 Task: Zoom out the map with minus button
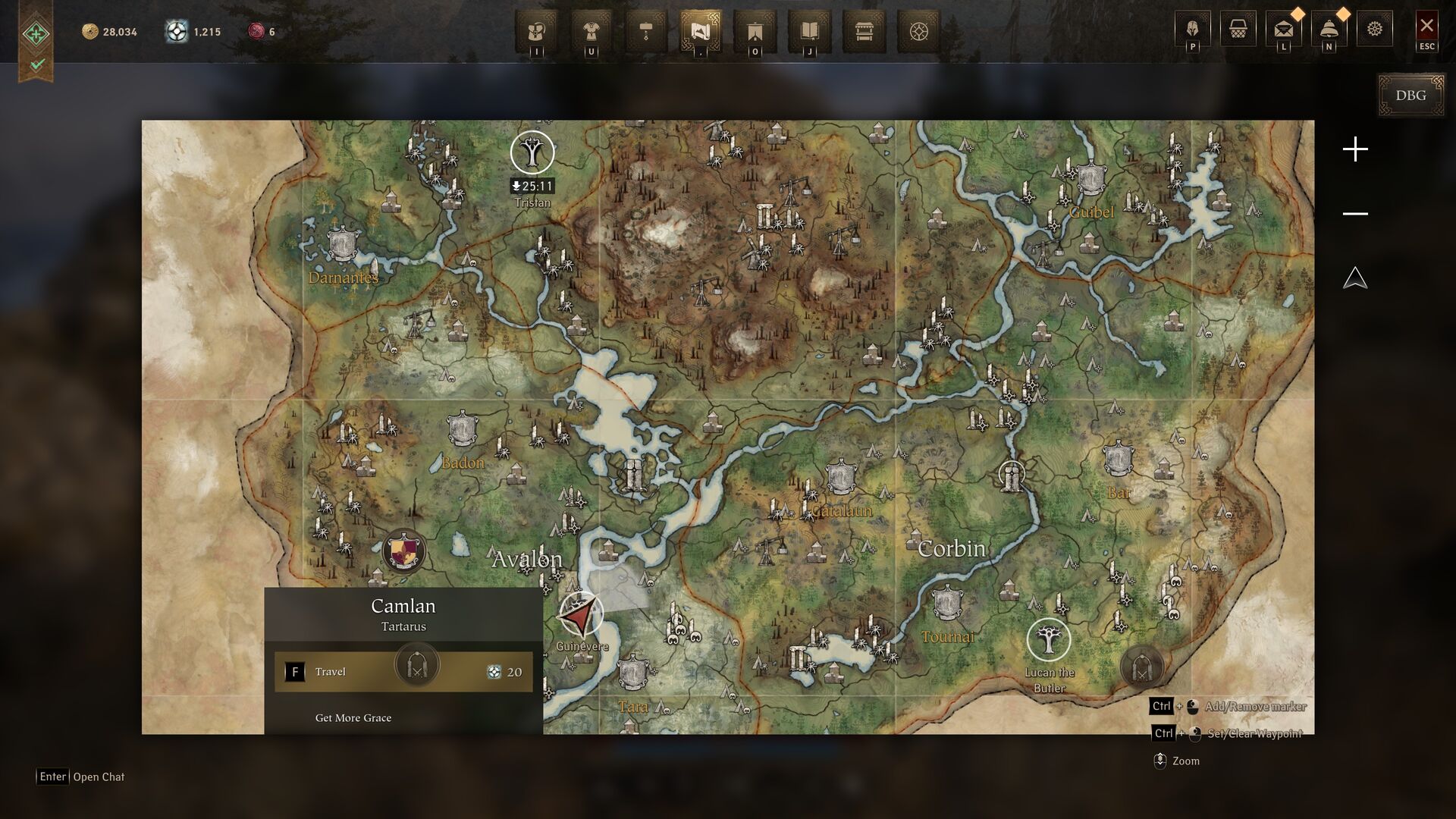coord(1355,214)
